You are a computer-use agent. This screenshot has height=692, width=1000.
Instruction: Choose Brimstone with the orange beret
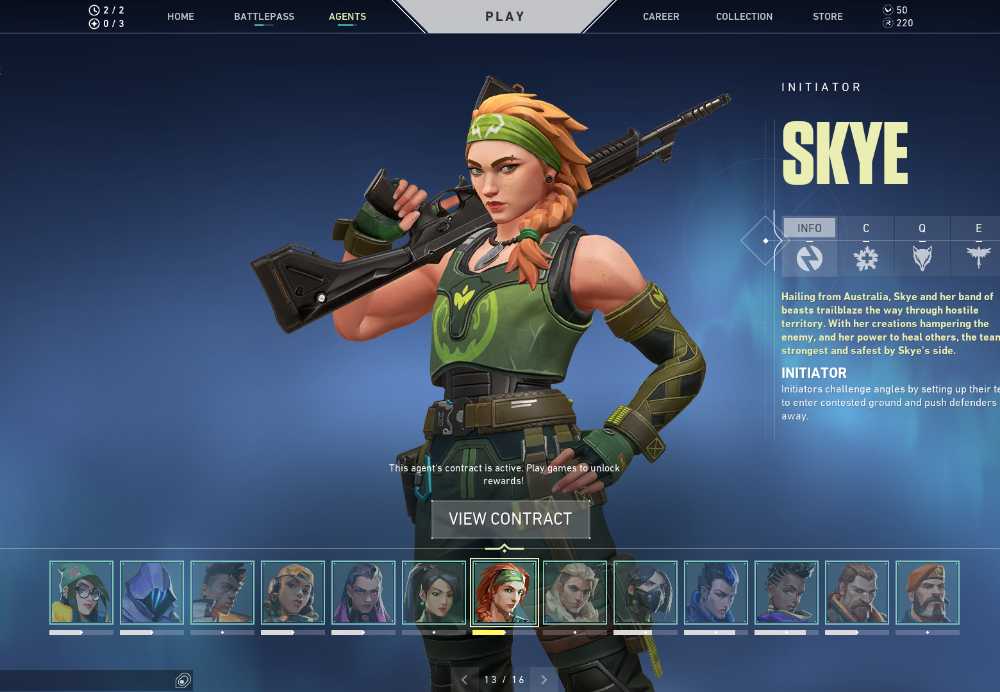[927, 592]
